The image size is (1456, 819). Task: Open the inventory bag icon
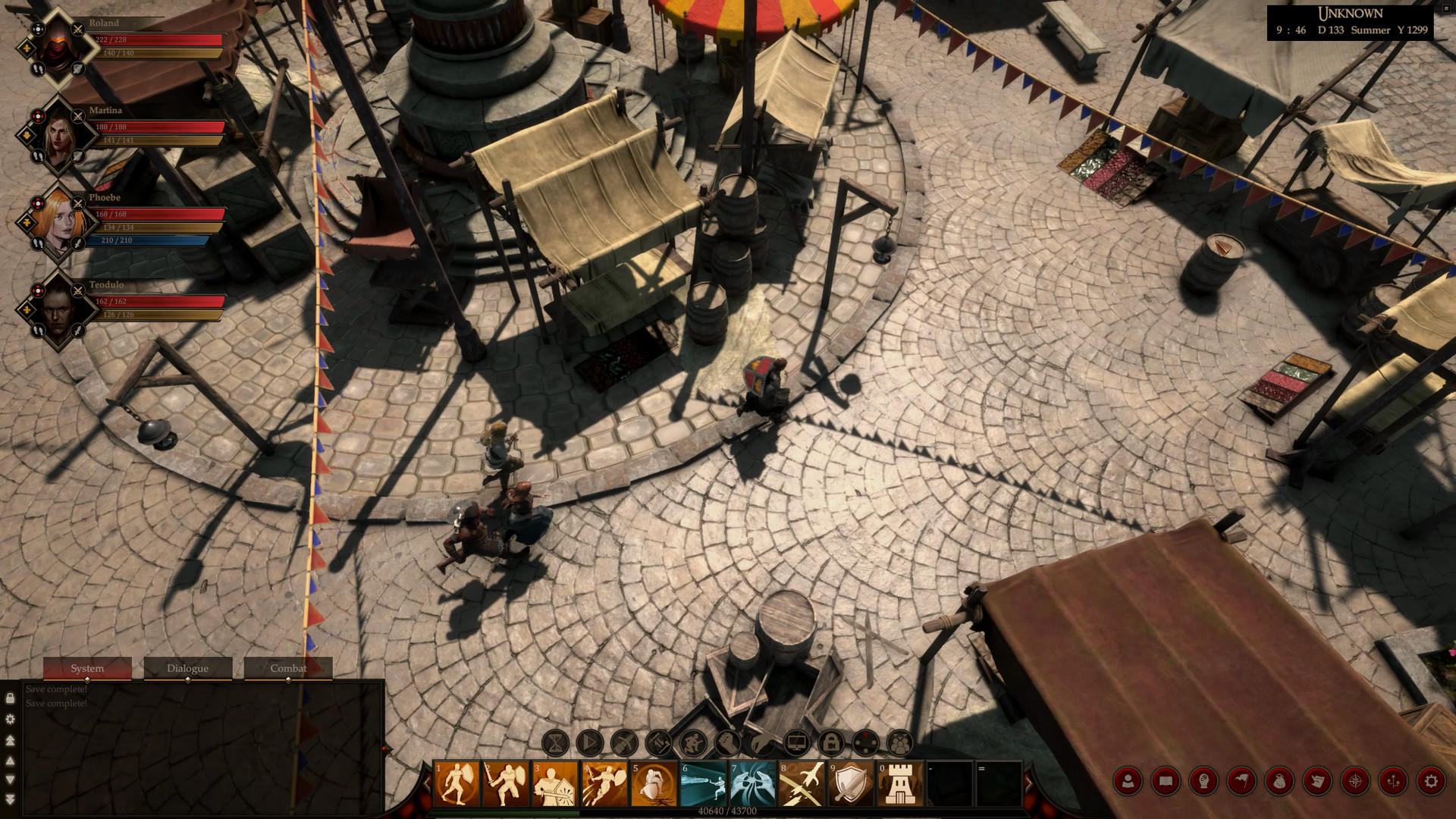tap(1279, 780)
